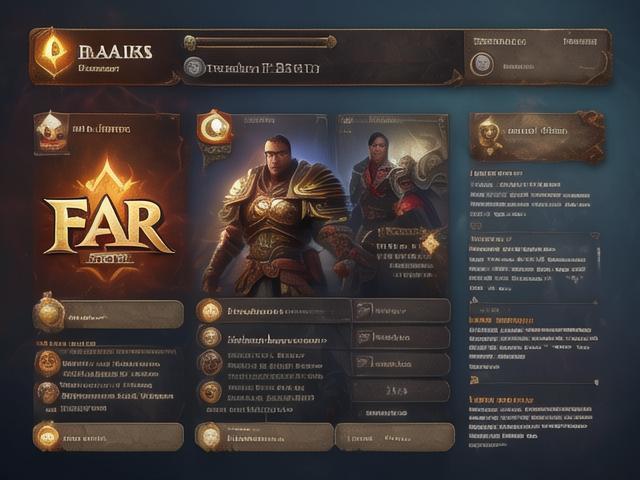Click the wide orb button directly under the FAR logo

pyautogui.click(x=108, y=314)
